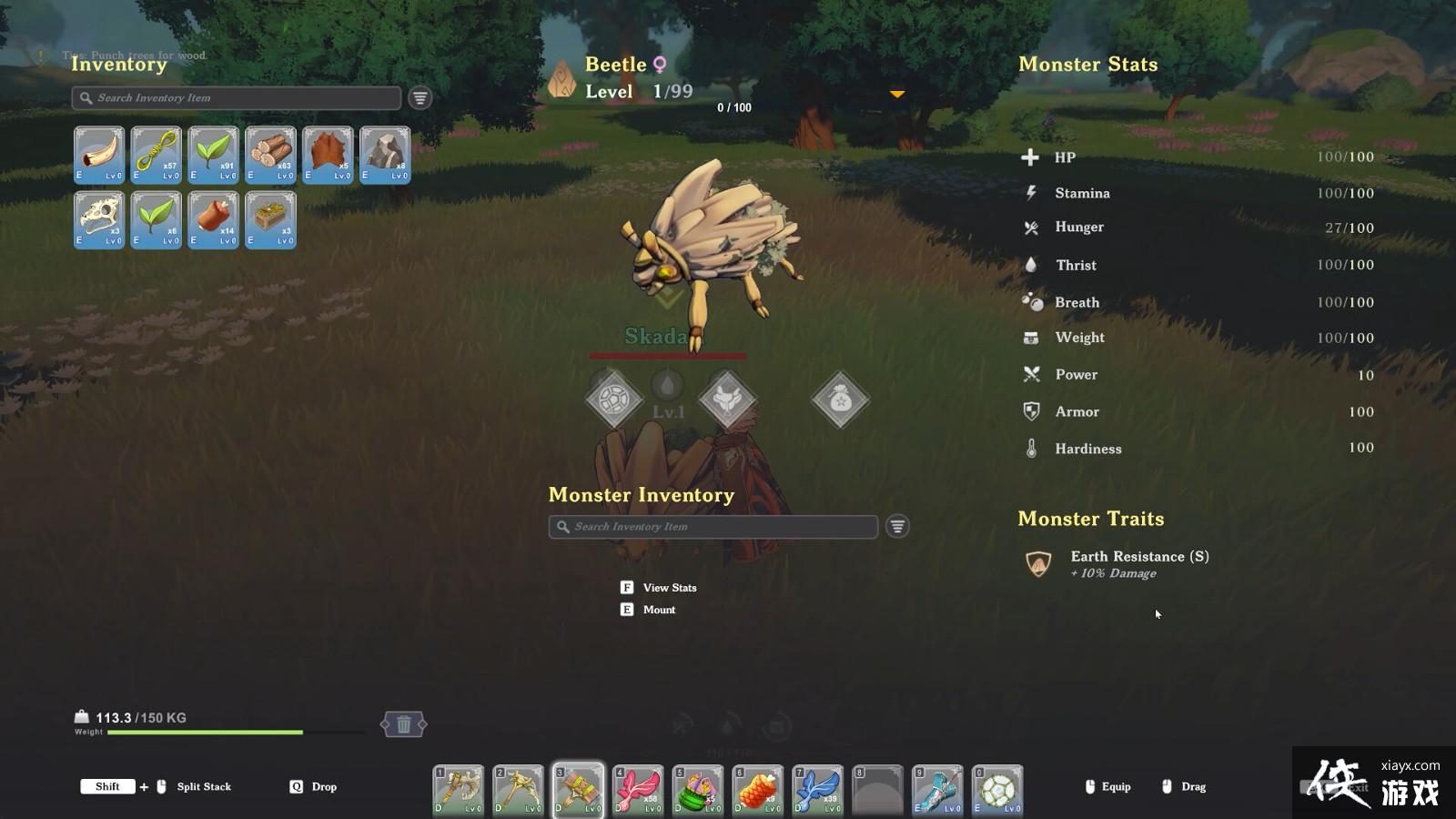The image size is (1456, 819).
Task: Select the bone pickaxe in hotbar slot 2
Action: 518,790
